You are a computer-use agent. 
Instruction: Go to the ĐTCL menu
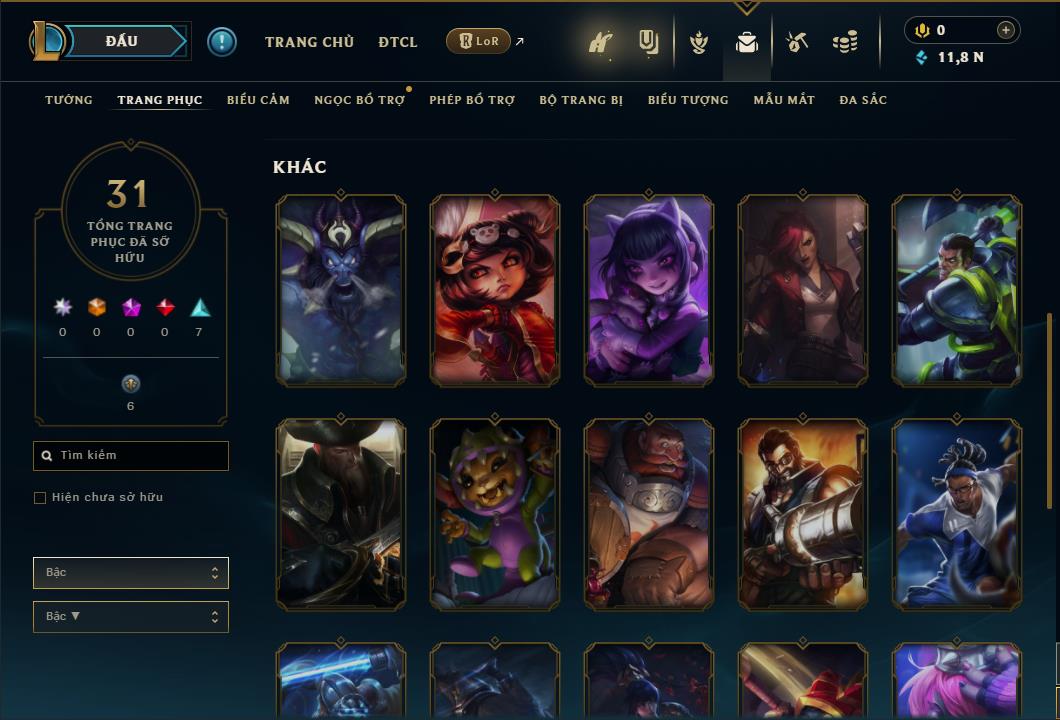point(398,42)
